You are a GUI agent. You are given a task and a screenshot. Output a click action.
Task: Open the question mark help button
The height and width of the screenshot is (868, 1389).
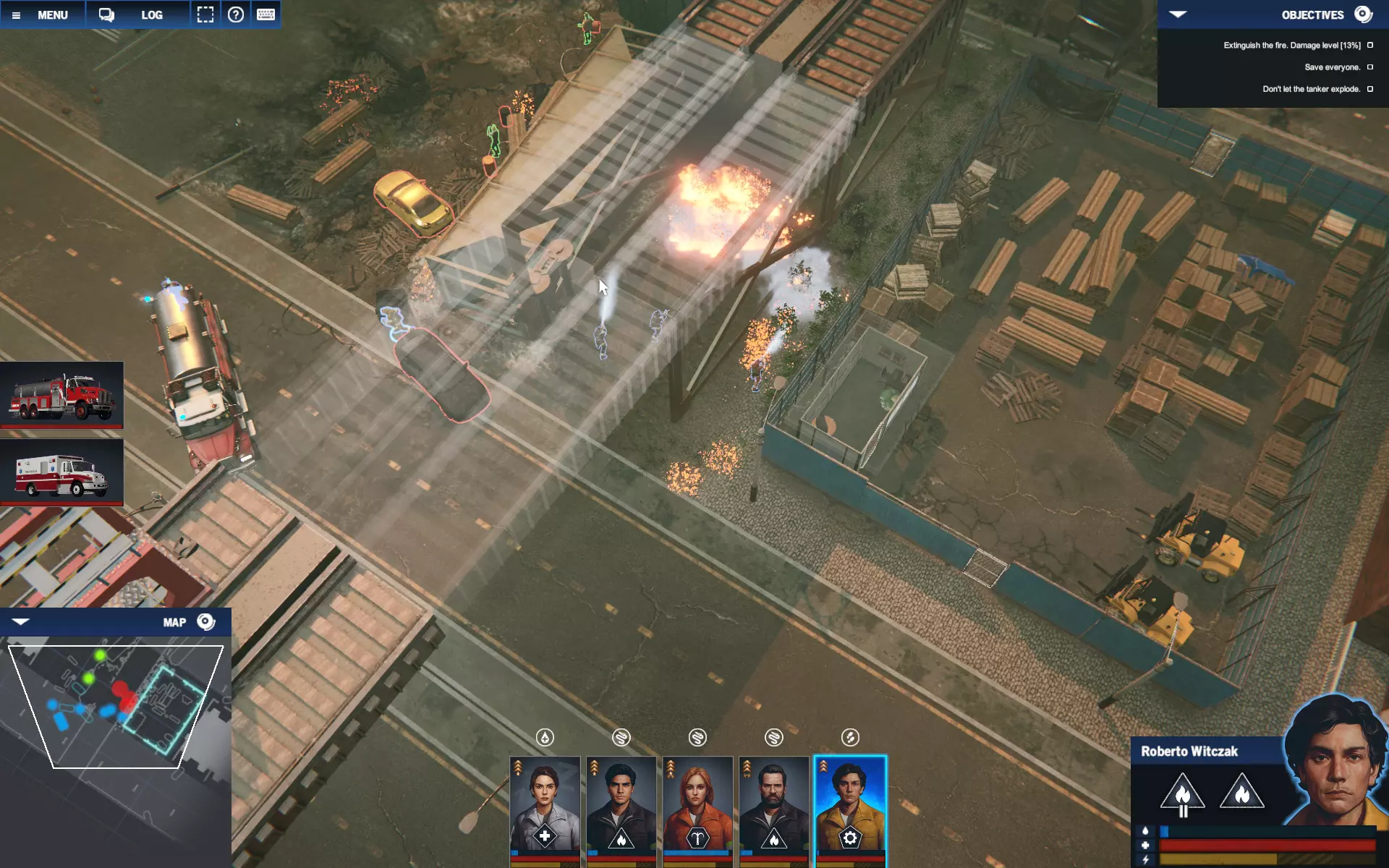[x=236, y=14]
